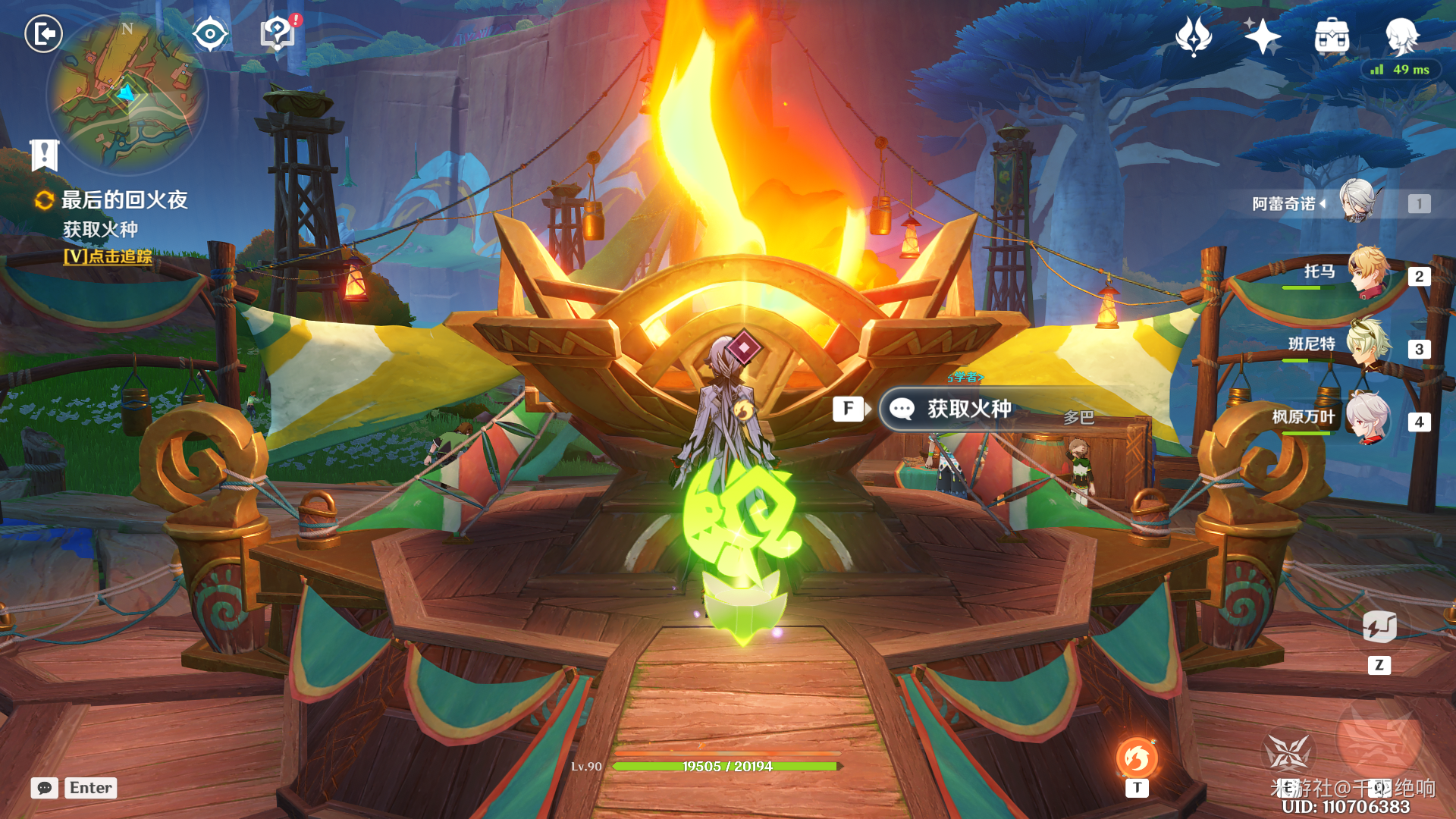Open the wish star icon
Screen dimensions: 1456x819
[1262, 36]
